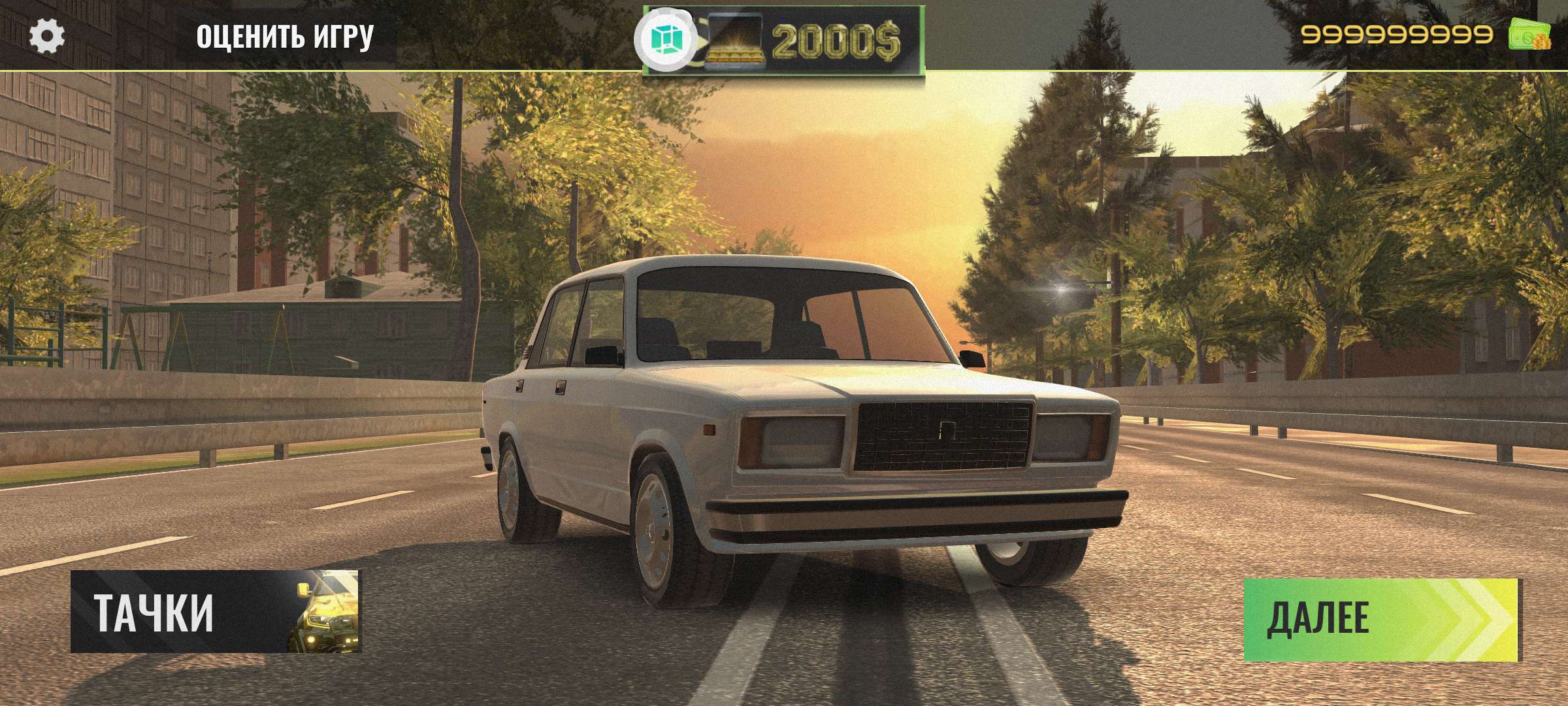Click the green cash stack icon
Image resolution: width=1568 pixels, height=706 pixels.
click(1529, 34)
